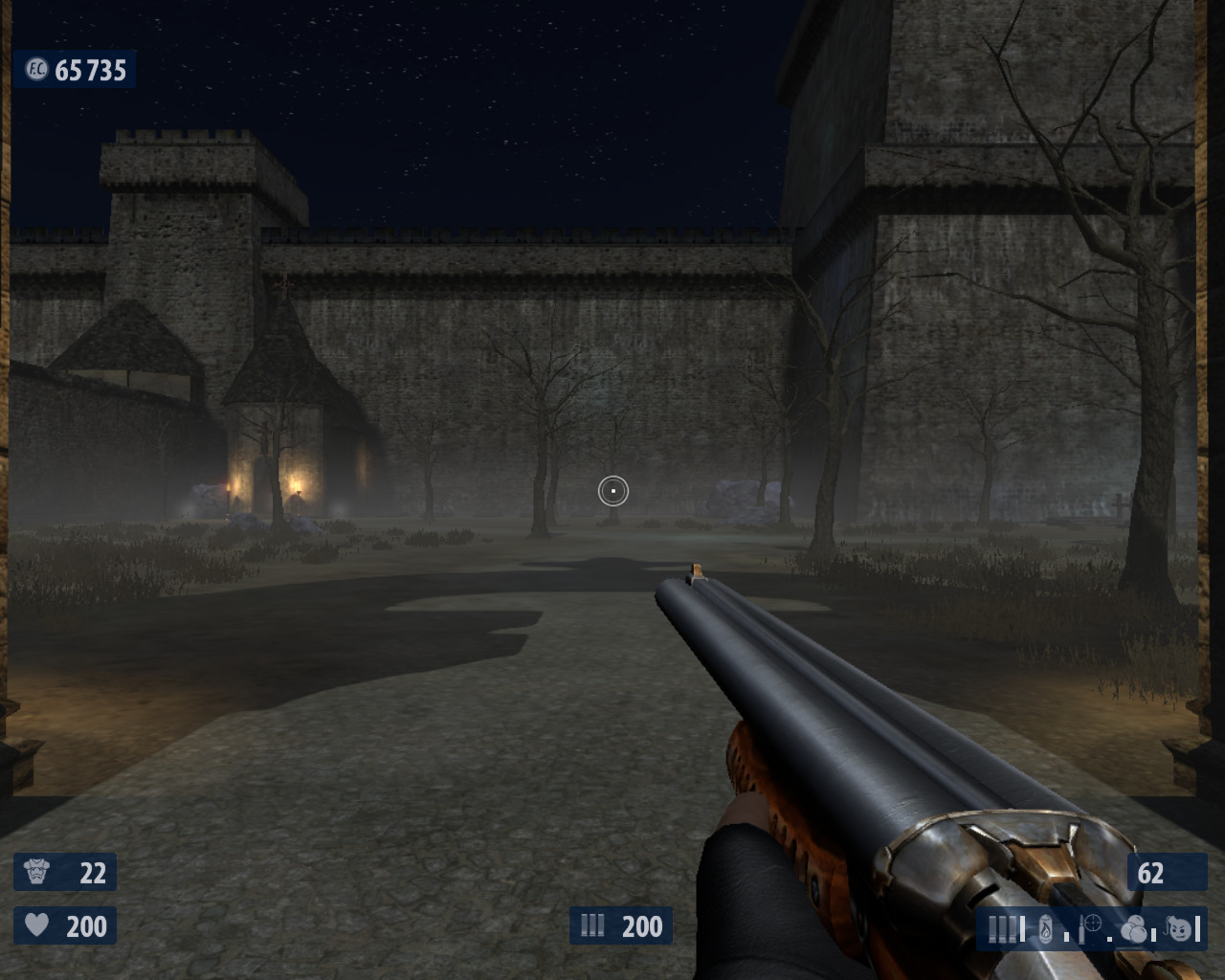
Task: Activate the serious bomb face icon
Action: (1181, 927)
